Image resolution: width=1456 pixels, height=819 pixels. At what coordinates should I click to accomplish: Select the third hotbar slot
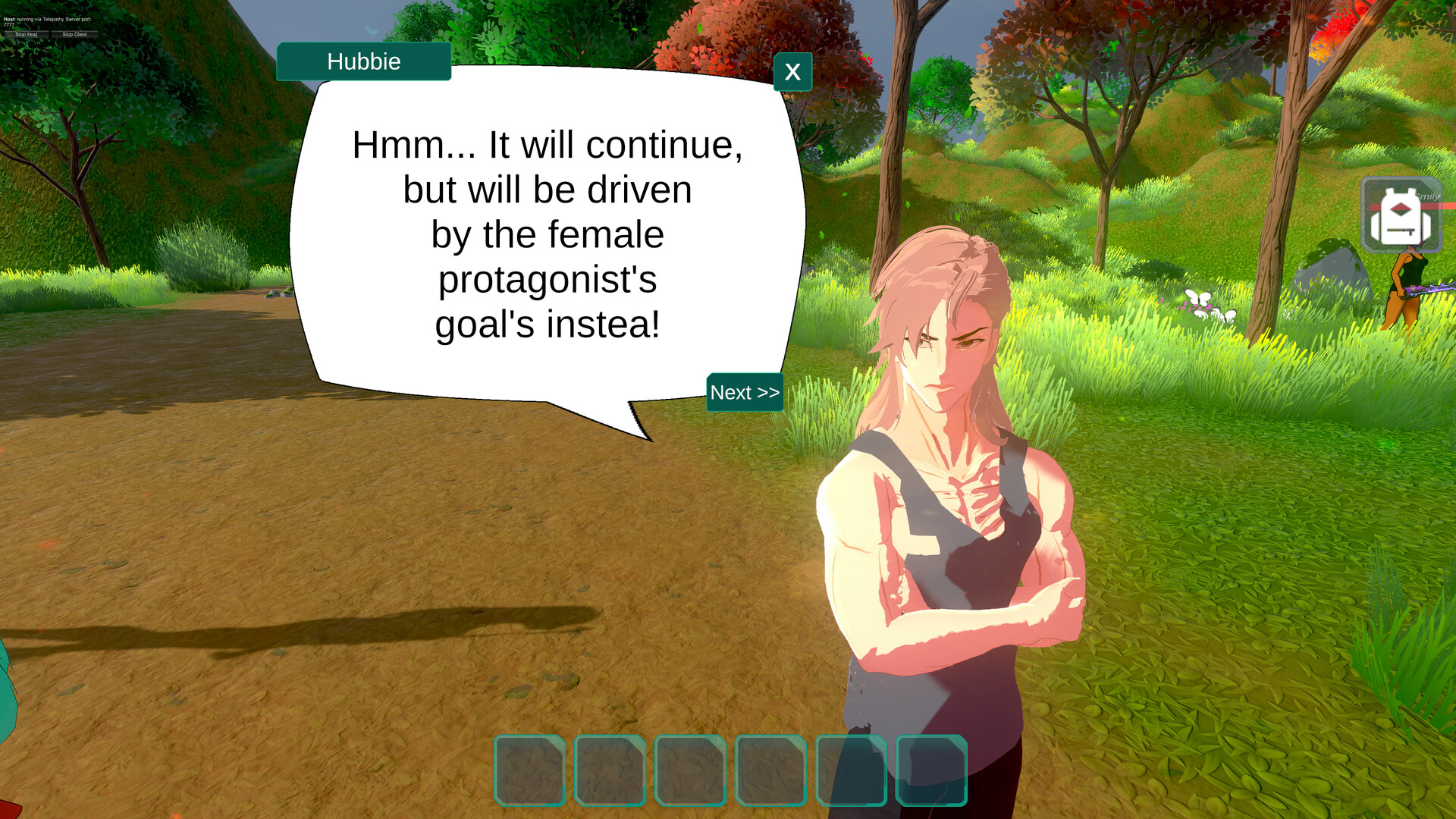point(691,770)
